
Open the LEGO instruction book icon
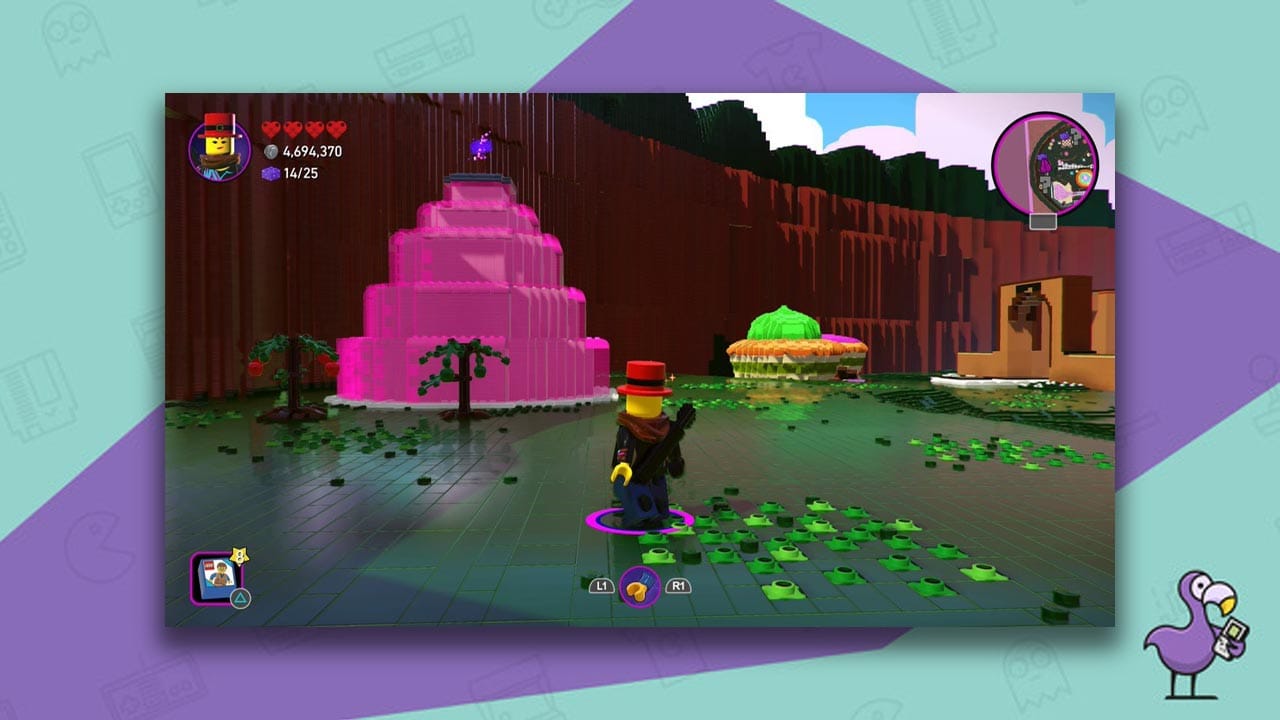[218, 580]
